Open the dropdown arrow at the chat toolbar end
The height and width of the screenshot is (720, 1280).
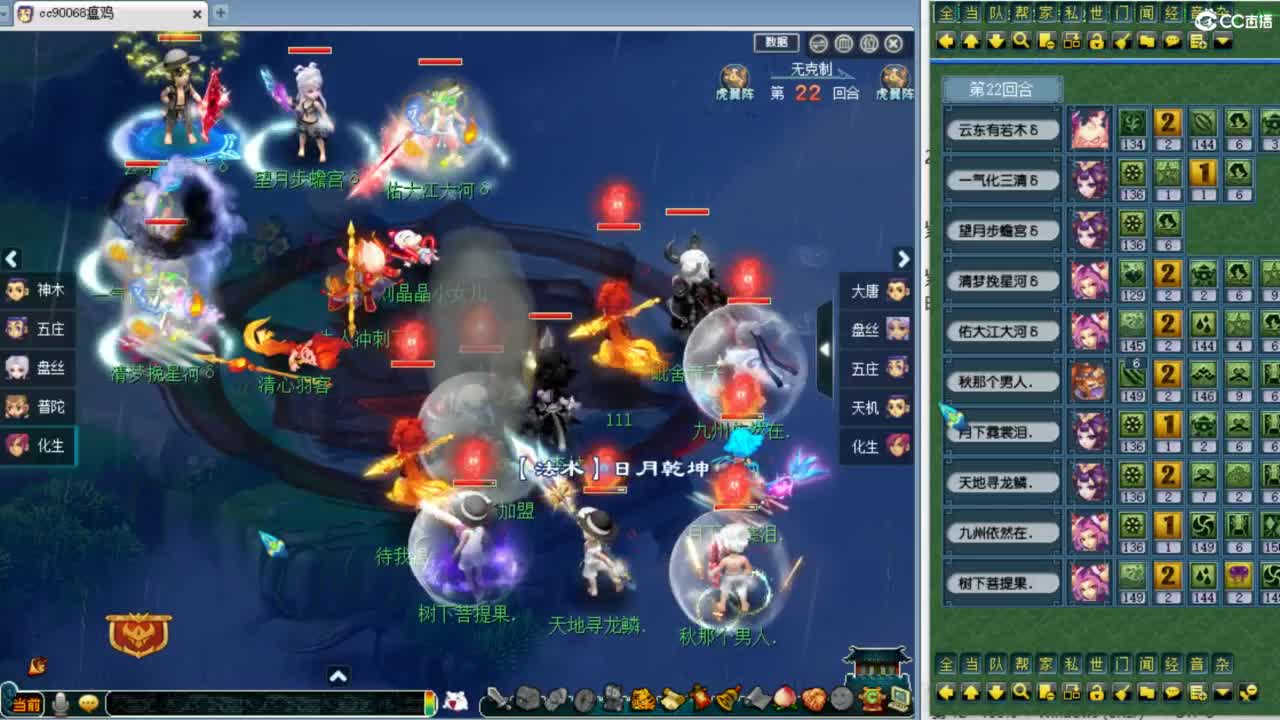point(1222,42)
